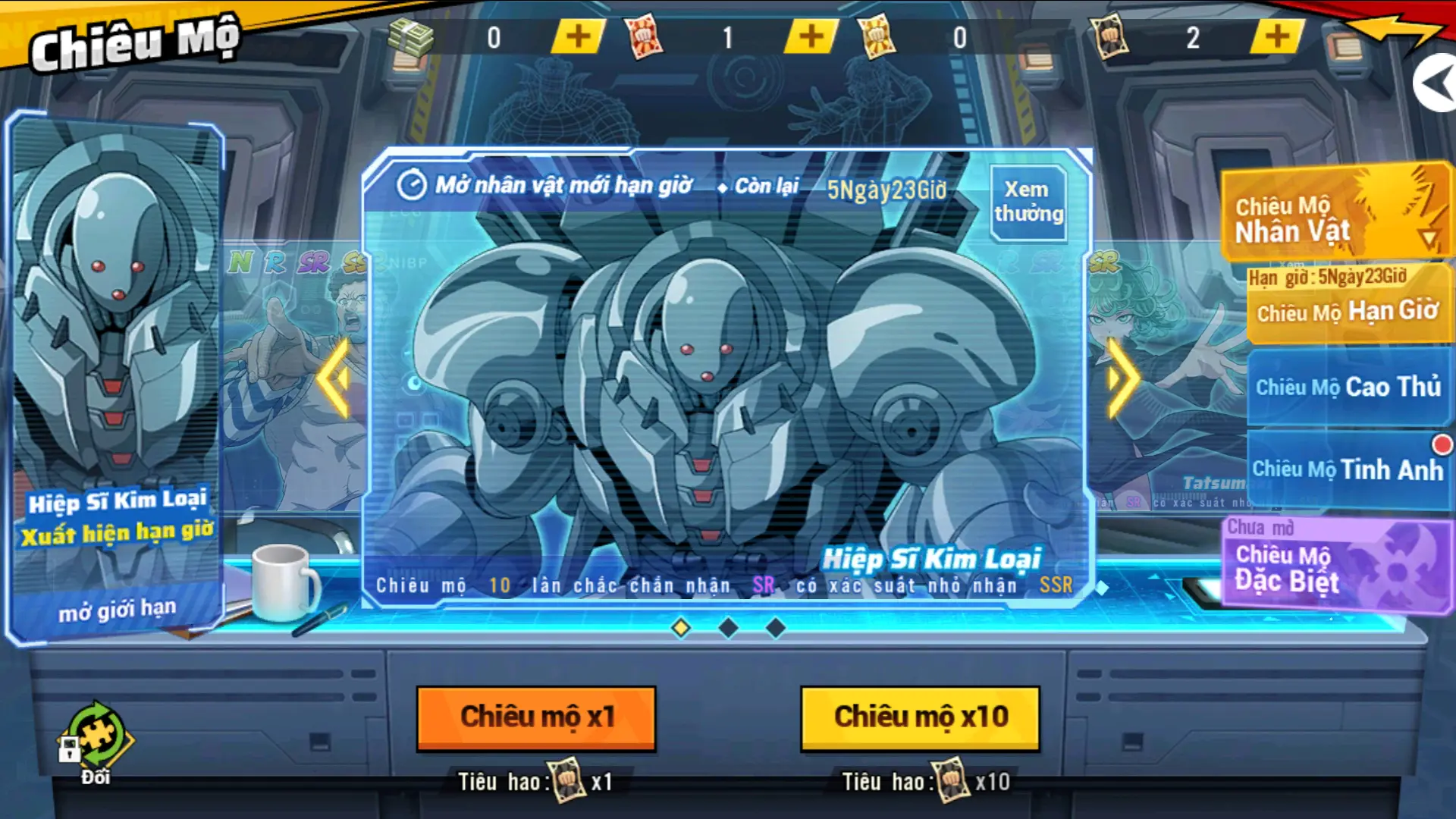This screenshot has height=819, width=1456.
Task: Switch to Chiêu Mộ Tinh Anh tab
Action: coord(1348,469)
